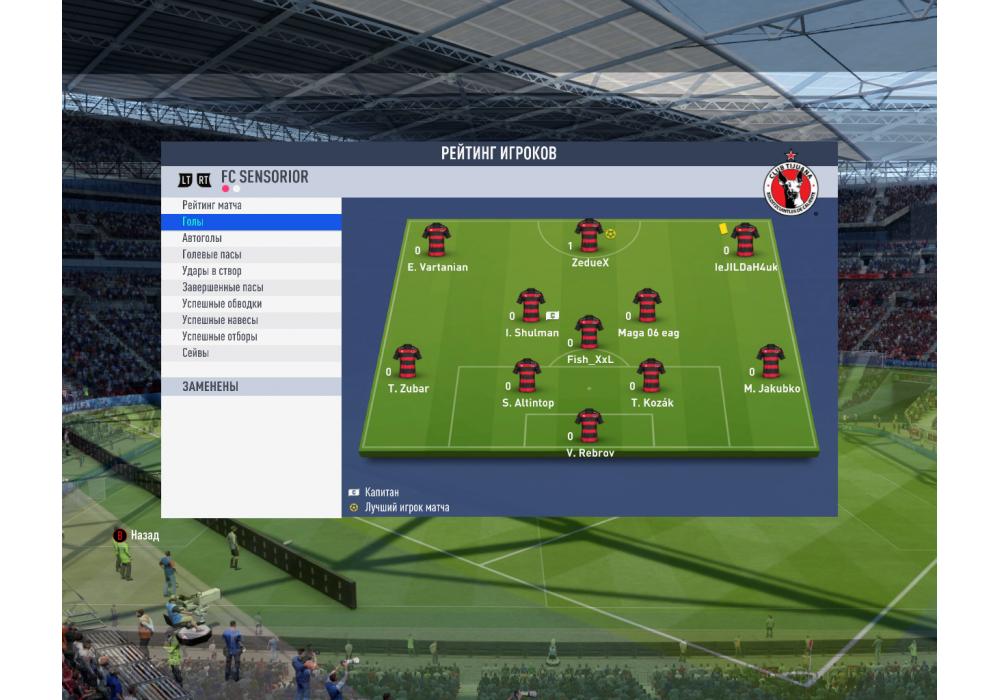Choose the Успешные обводки entry
This screenshot has width=1000, height=700.
[x=222, y=304]
